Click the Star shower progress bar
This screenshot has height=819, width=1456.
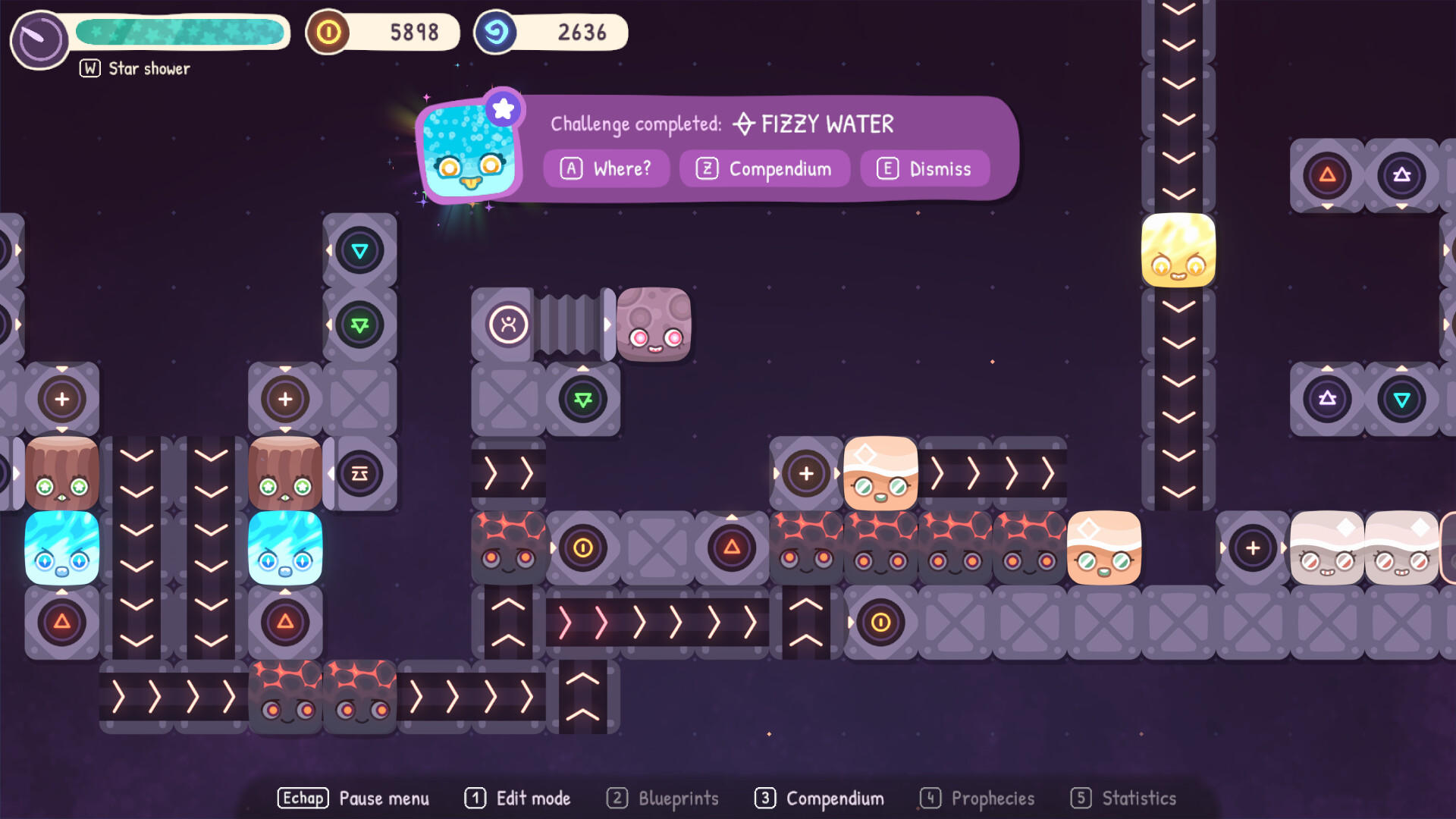[x=182, y=33]
